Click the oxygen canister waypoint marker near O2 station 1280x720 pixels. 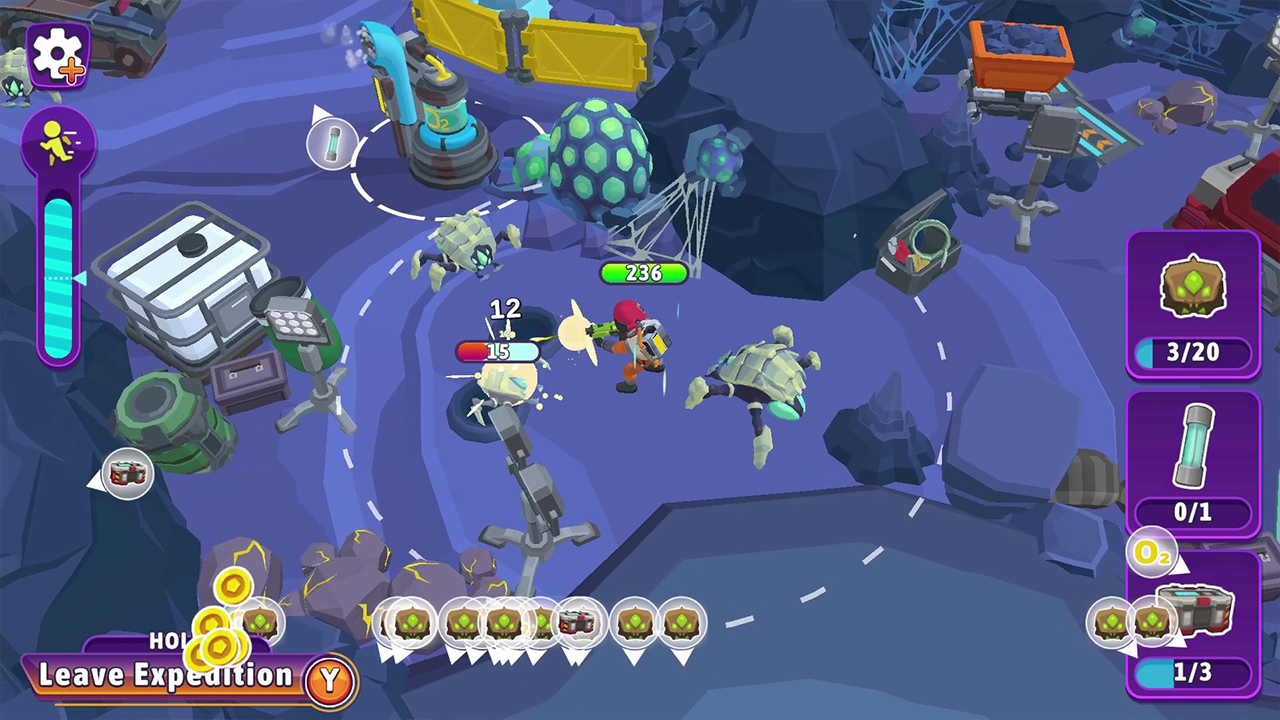(332, 143)
